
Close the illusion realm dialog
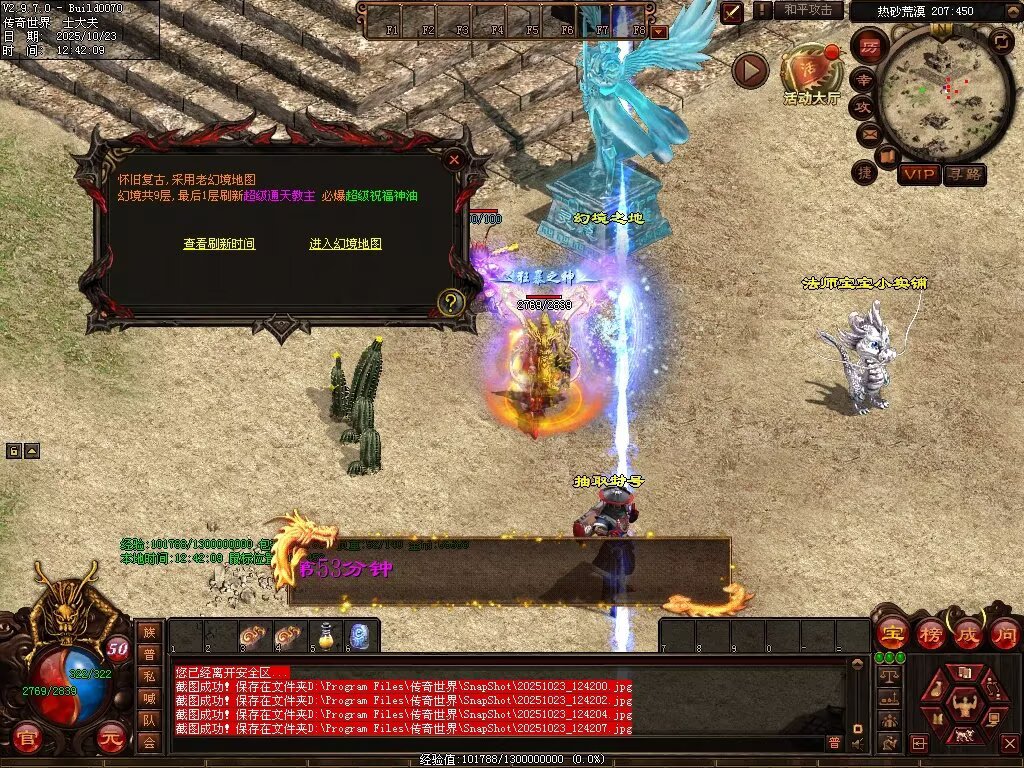tap(454, 159)
